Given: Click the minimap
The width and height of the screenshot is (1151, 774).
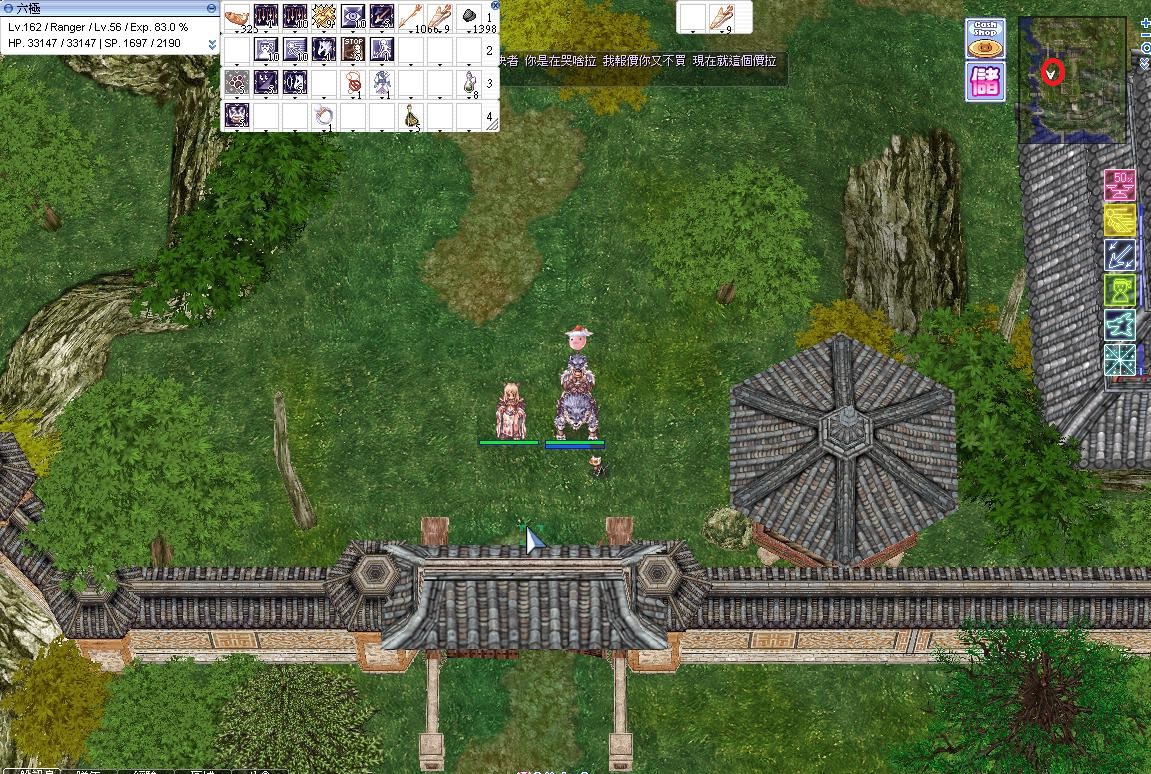Looking at the screenshot, I should (1072, 80).
